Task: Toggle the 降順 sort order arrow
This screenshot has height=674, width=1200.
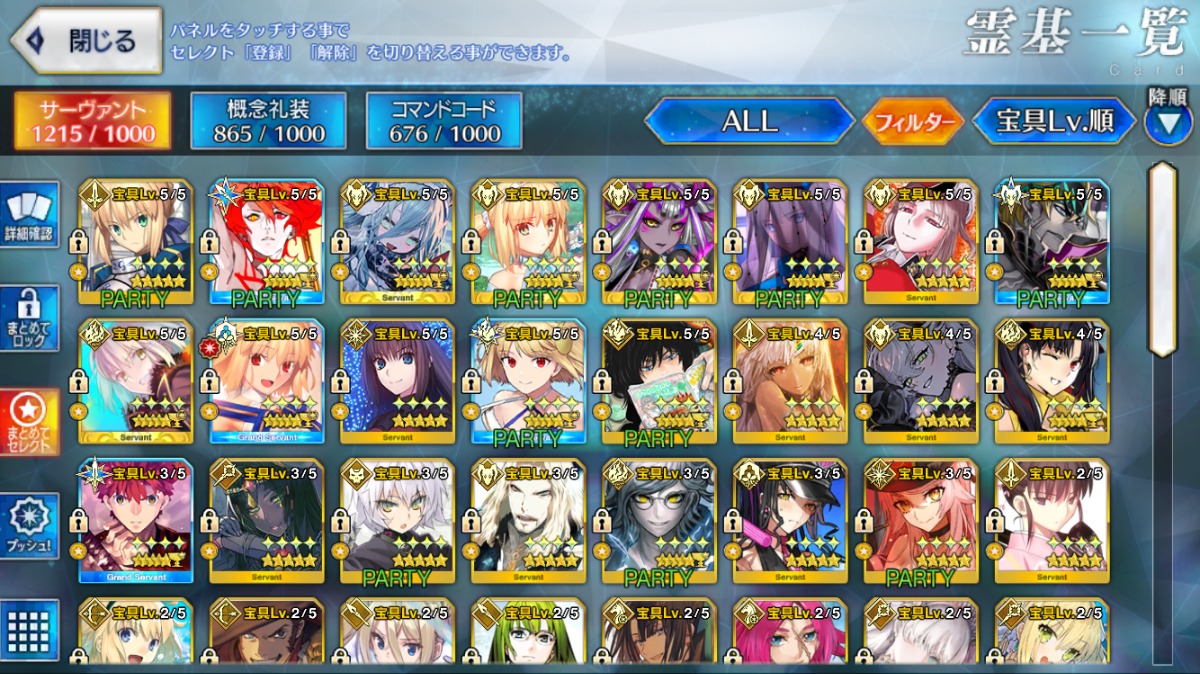Action: pyautogui.click(x=1167, y=119)
